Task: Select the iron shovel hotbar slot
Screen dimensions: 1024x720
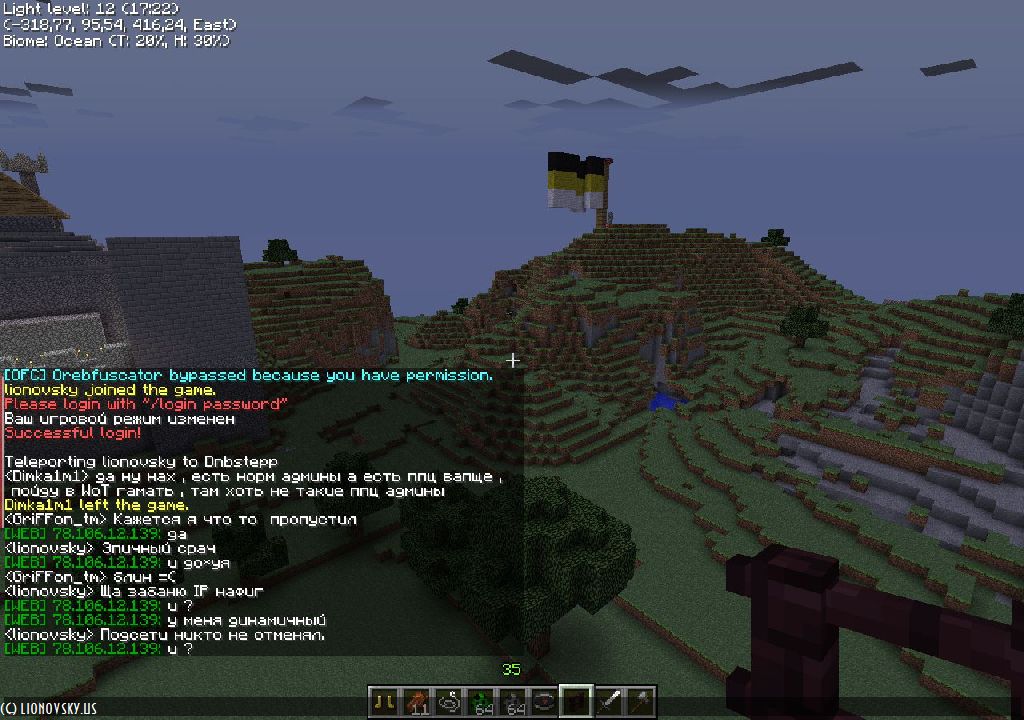Action: coord(641,701)
